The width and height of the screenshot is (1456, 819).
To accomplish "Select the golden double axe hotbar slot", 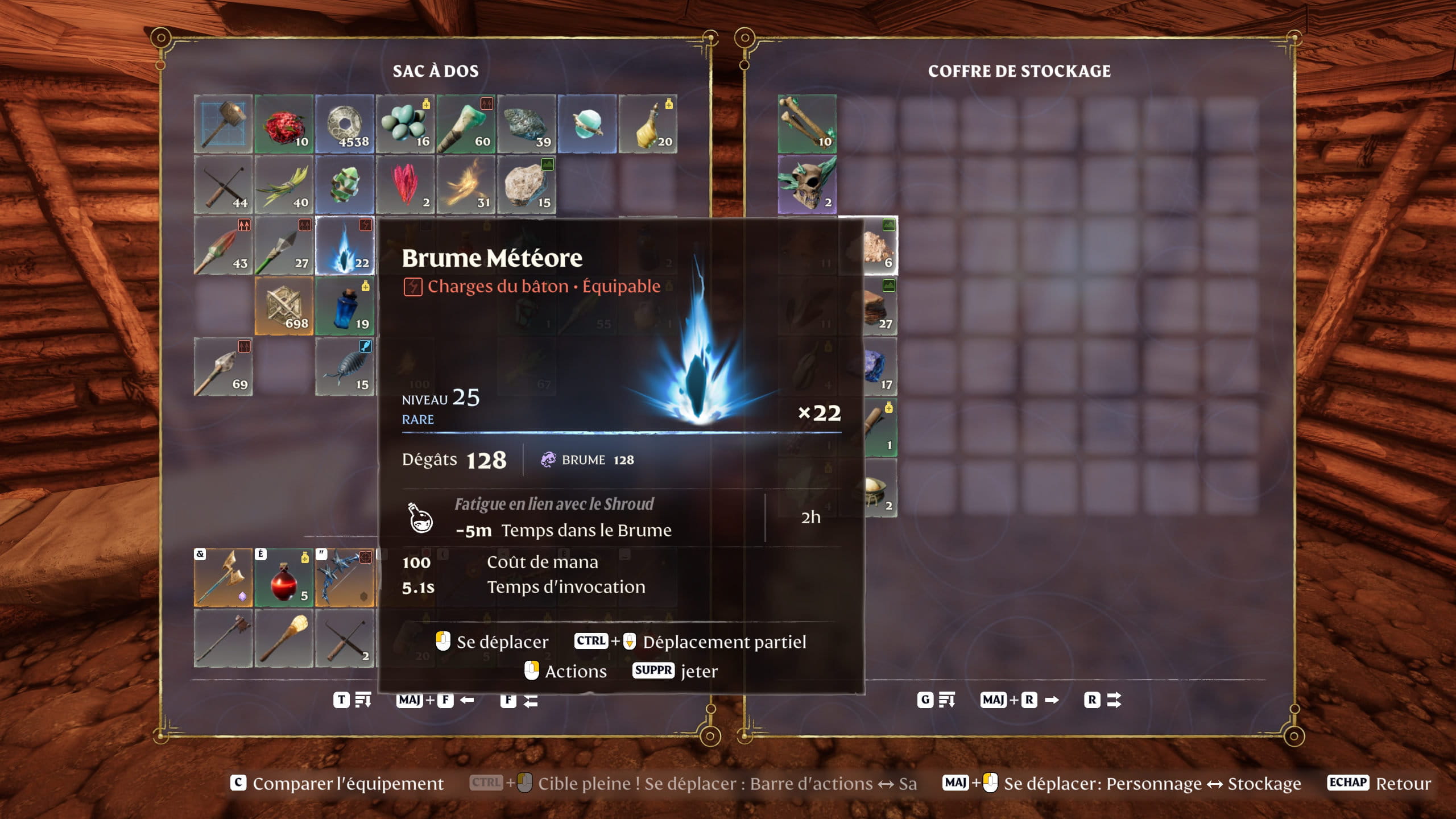I will click(223, 577).
